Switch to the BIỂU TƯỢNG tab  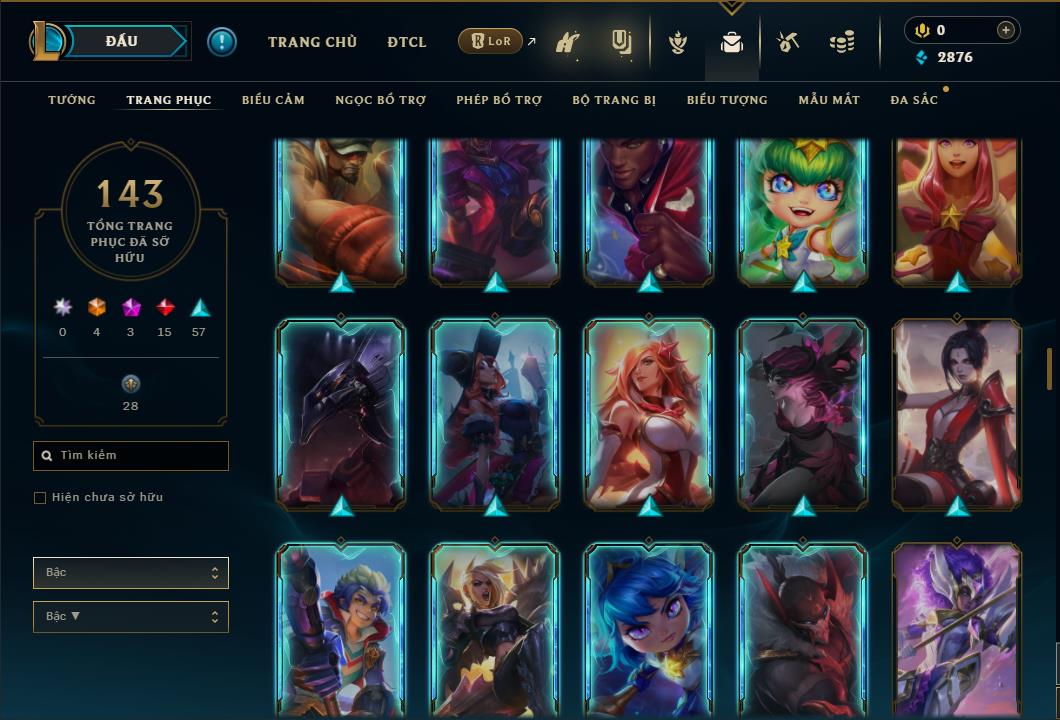[727, 100]
